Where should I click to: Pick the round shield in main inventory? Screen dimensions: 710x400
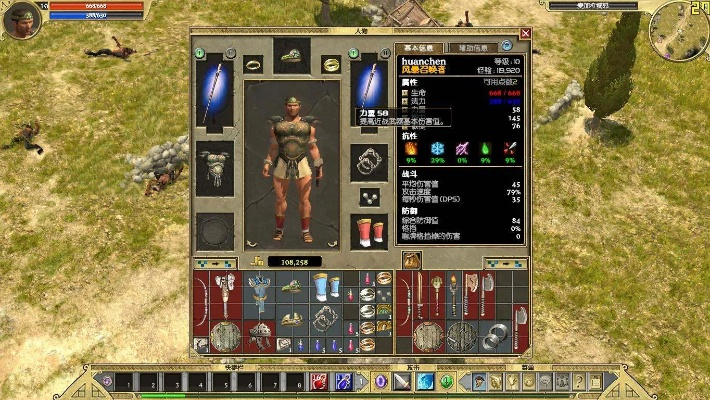coord(225,336)
